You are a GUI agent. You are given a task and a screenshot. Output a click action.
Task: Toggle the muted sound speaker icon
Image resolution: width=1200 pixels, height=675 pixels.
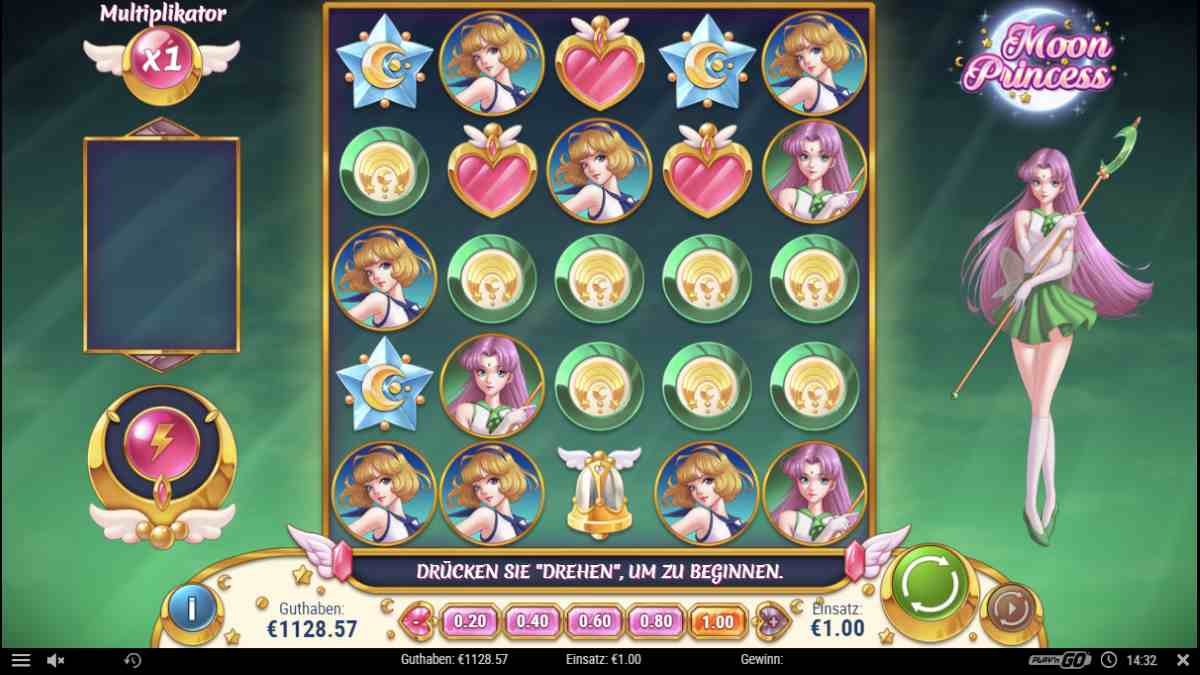(56, 660)
